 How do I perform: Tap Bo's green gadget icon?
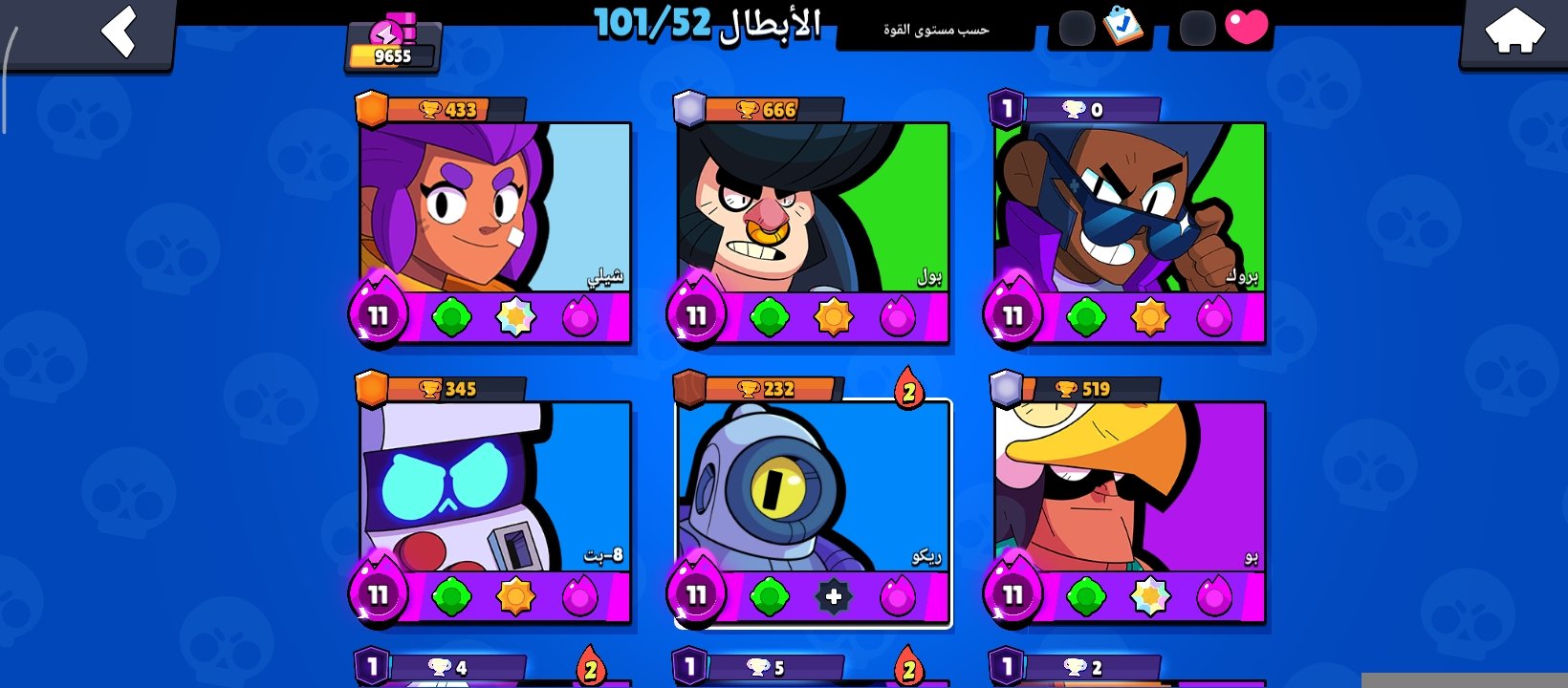point(1088,594)
